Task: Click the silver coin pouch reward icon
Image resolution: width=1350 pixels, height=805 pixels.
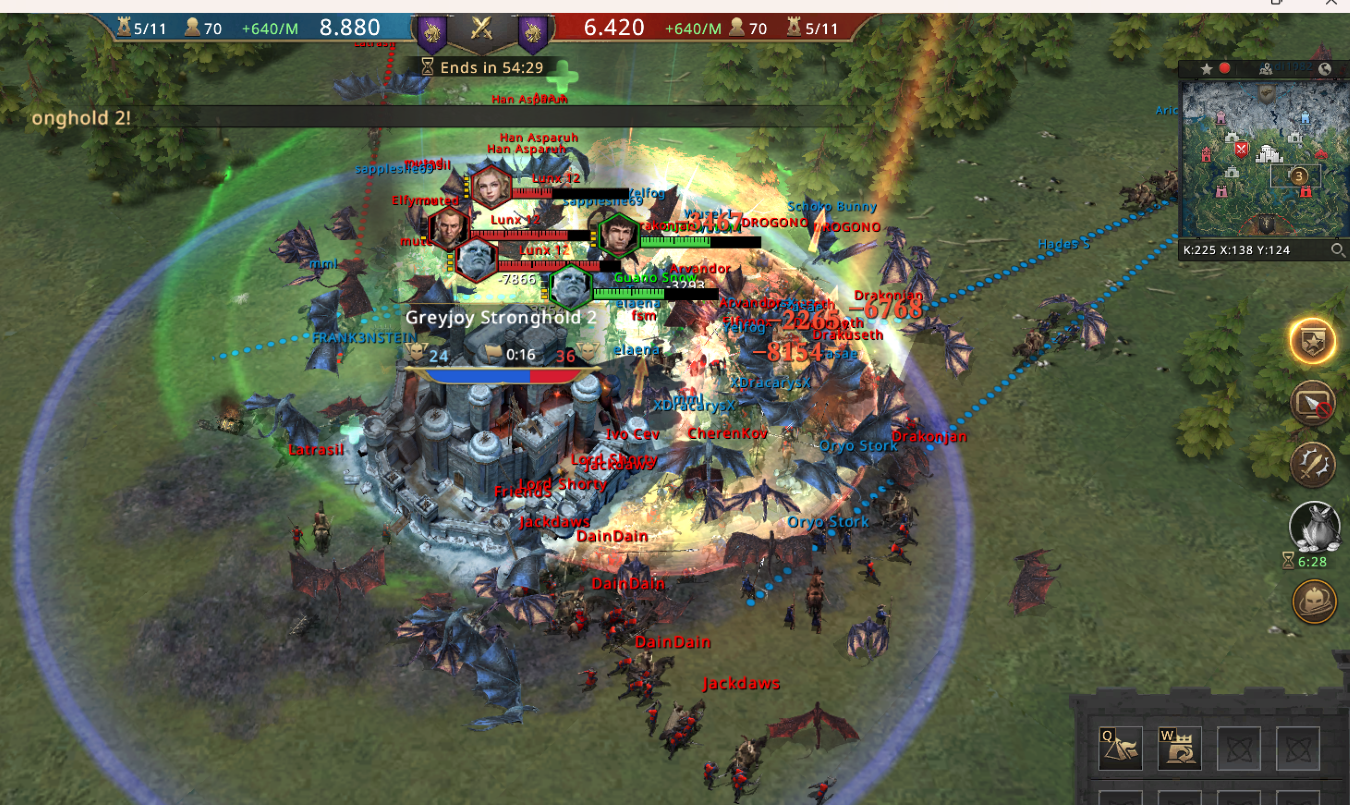Action: (1313, 526)
